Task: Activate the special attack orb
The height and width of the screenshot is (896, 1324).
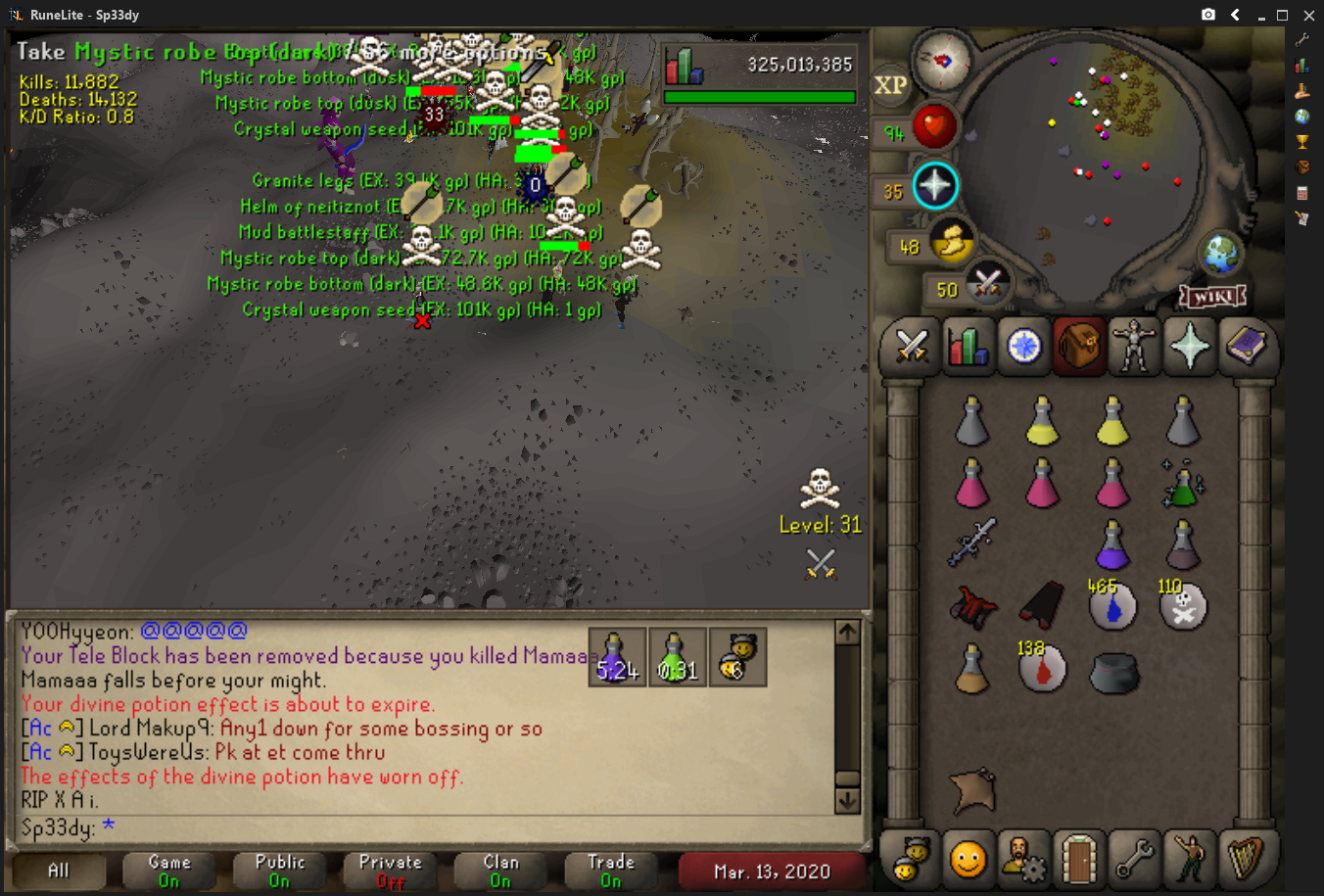Action: click(x=986, y=284)
